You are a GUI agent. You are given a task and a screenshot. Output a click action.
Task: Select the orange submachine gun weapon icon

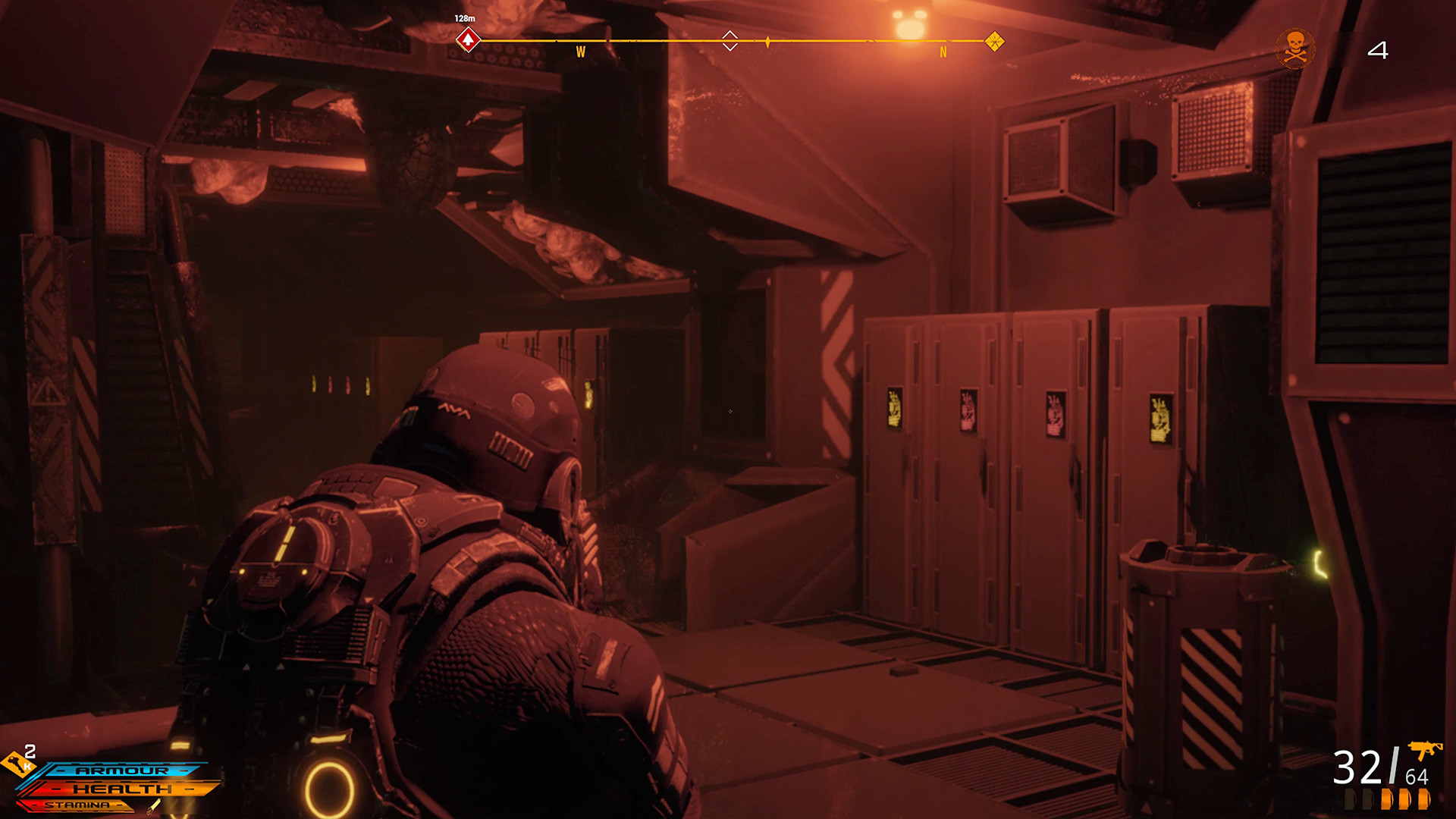pos(1424,750)
